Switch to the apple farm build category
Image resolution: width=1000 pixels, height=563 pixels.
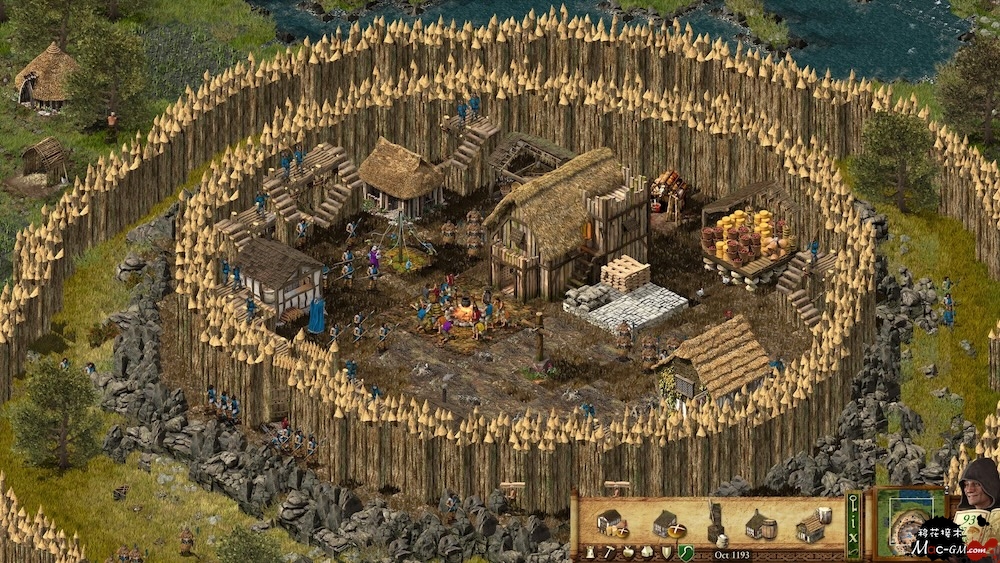pos(627,551)
